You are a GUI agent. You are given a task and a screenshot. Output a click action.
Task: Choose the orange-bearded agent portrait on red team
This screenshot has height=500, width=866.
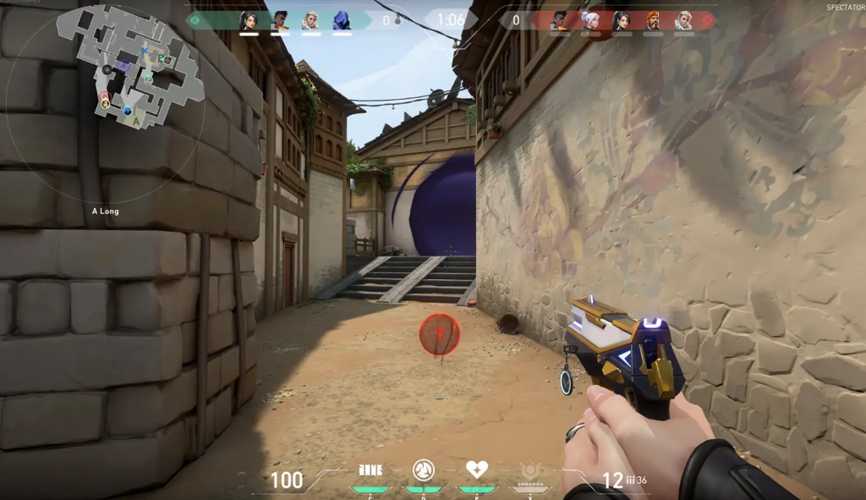point(653,20)
